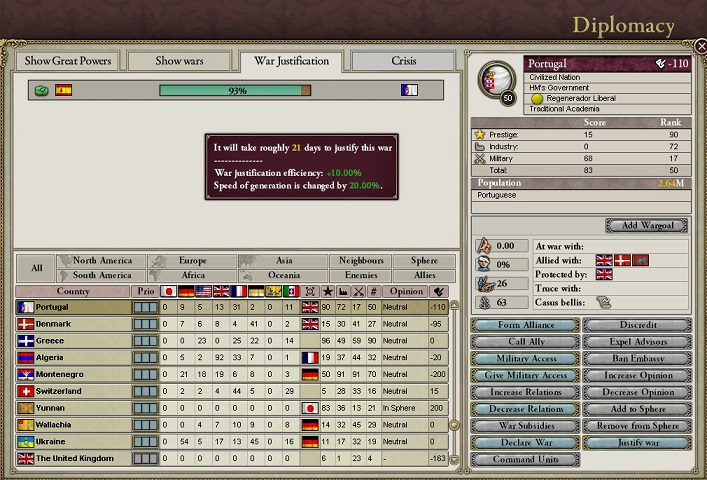Open the Crisis tab
This screenshot has height=480, width=707.
(403, 61)
